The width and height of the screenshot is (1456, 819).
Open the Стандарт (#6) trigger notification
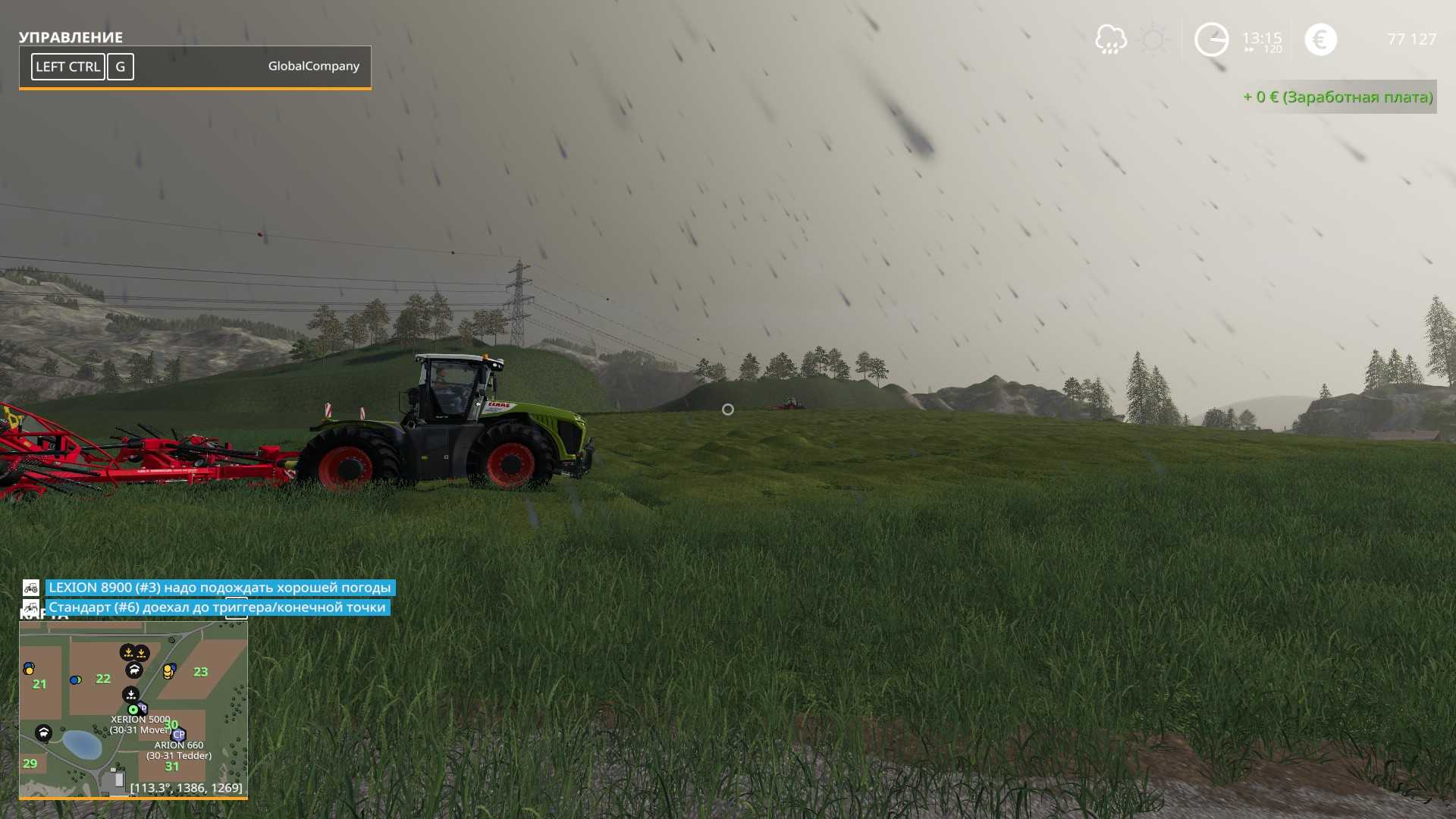click(217, 607)
